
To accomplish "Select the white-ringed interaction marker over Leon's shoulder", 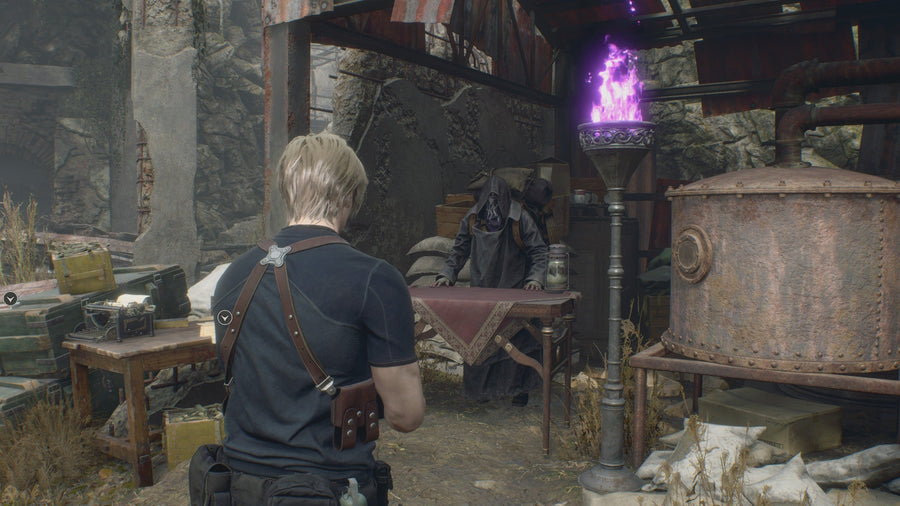I will [225, 317].
